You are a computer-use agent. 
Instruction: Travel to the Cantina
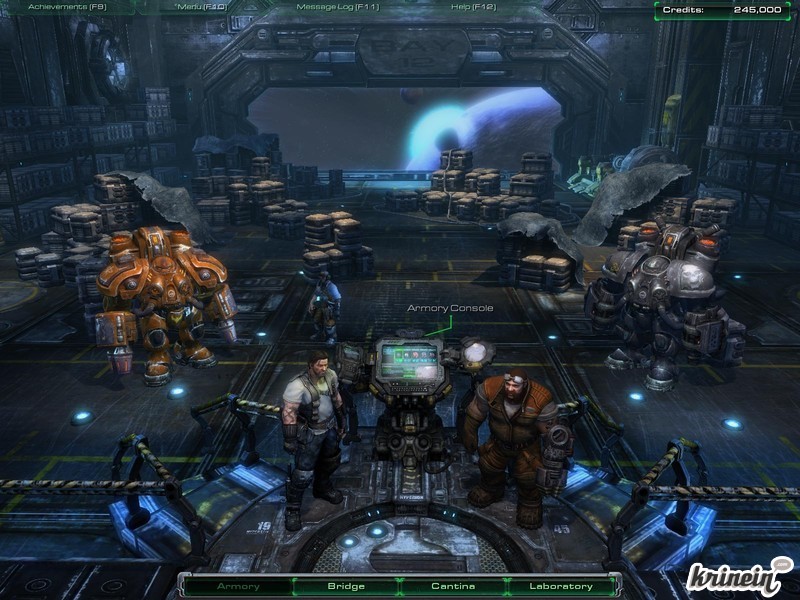click(x=453, y=586)
